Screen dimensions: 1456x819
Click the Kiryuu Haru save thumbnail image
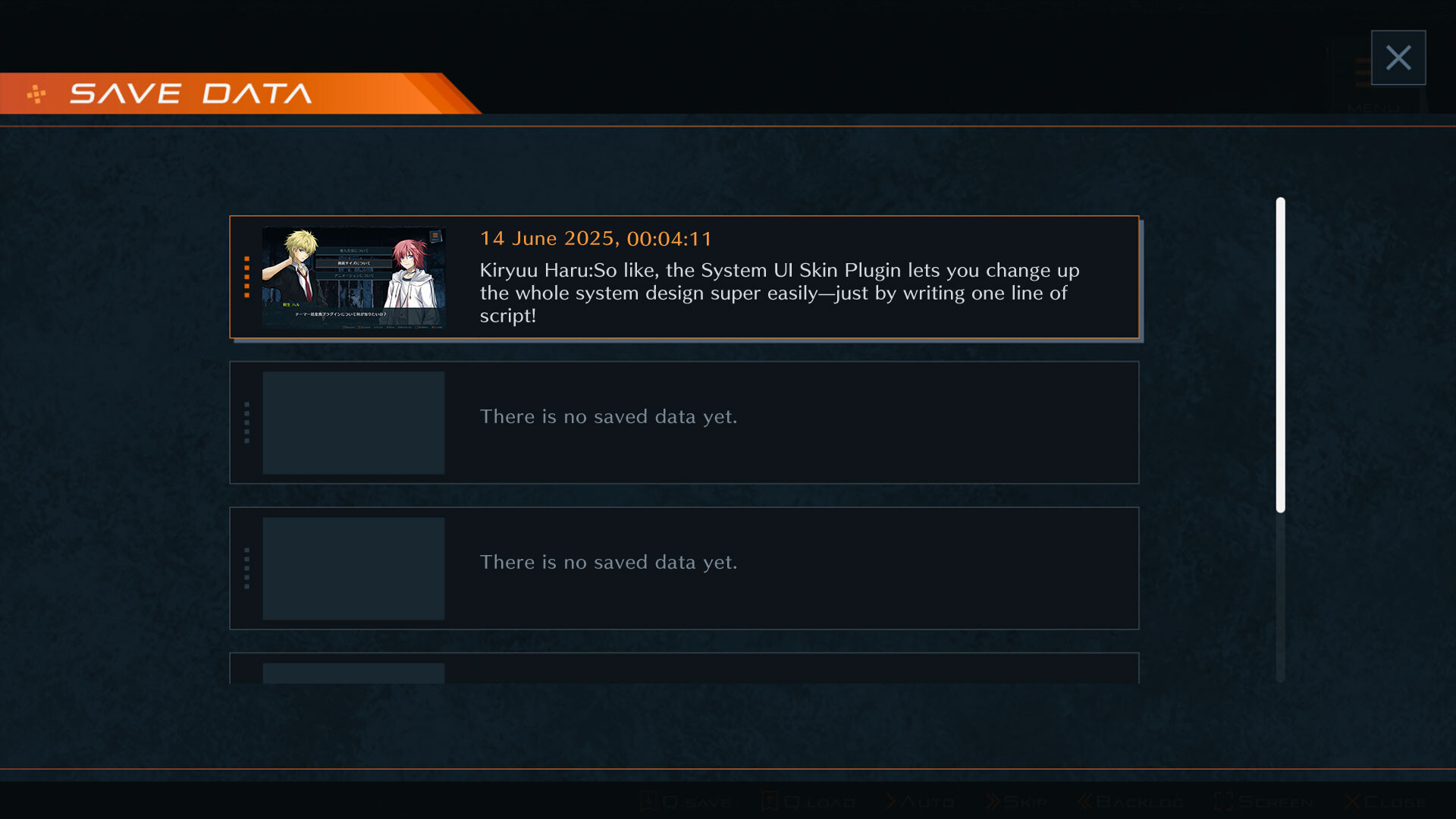point(353,278)
